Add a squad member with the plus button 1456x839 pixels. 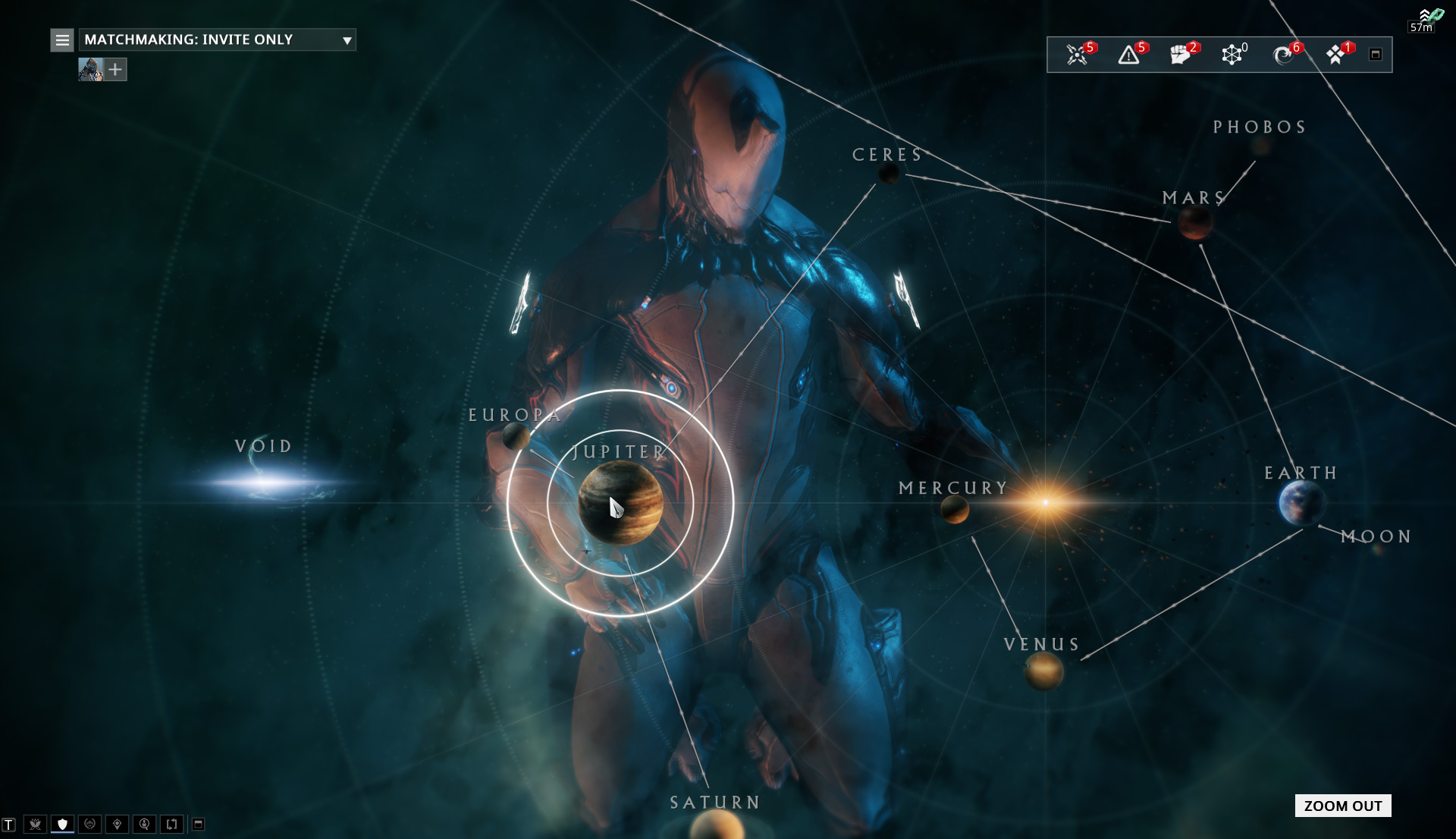click(115, 70)
